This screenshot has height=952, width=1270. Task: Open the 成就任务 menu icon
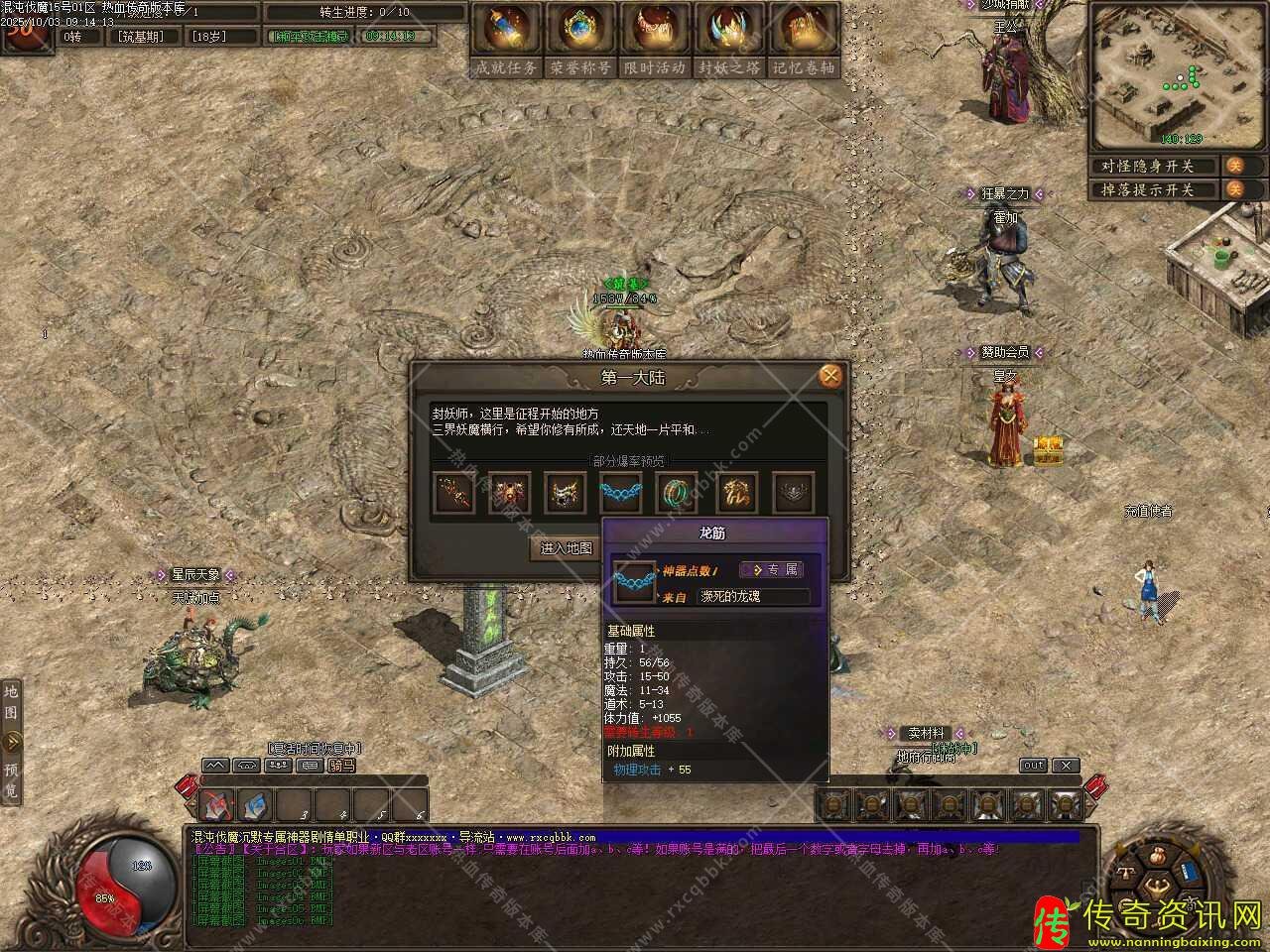tap(506, 40)
